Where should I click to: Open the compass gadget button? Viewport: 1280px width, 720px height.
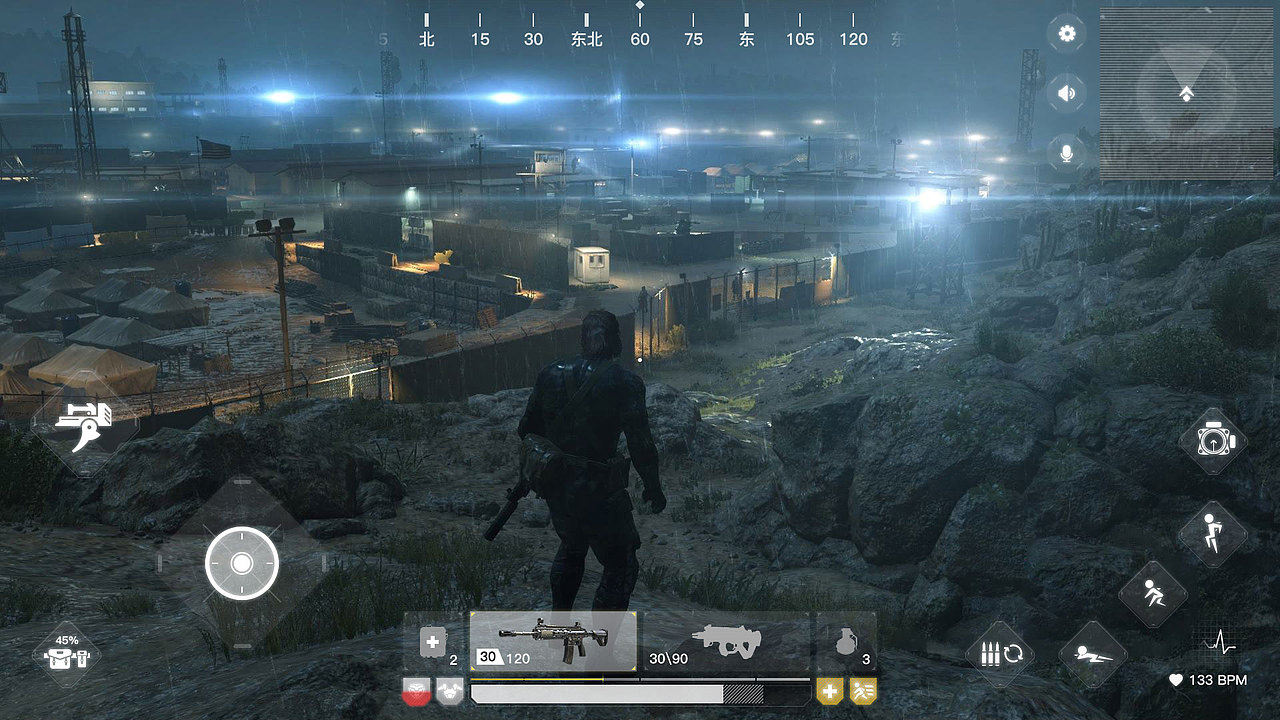[x=1212, y=440]
